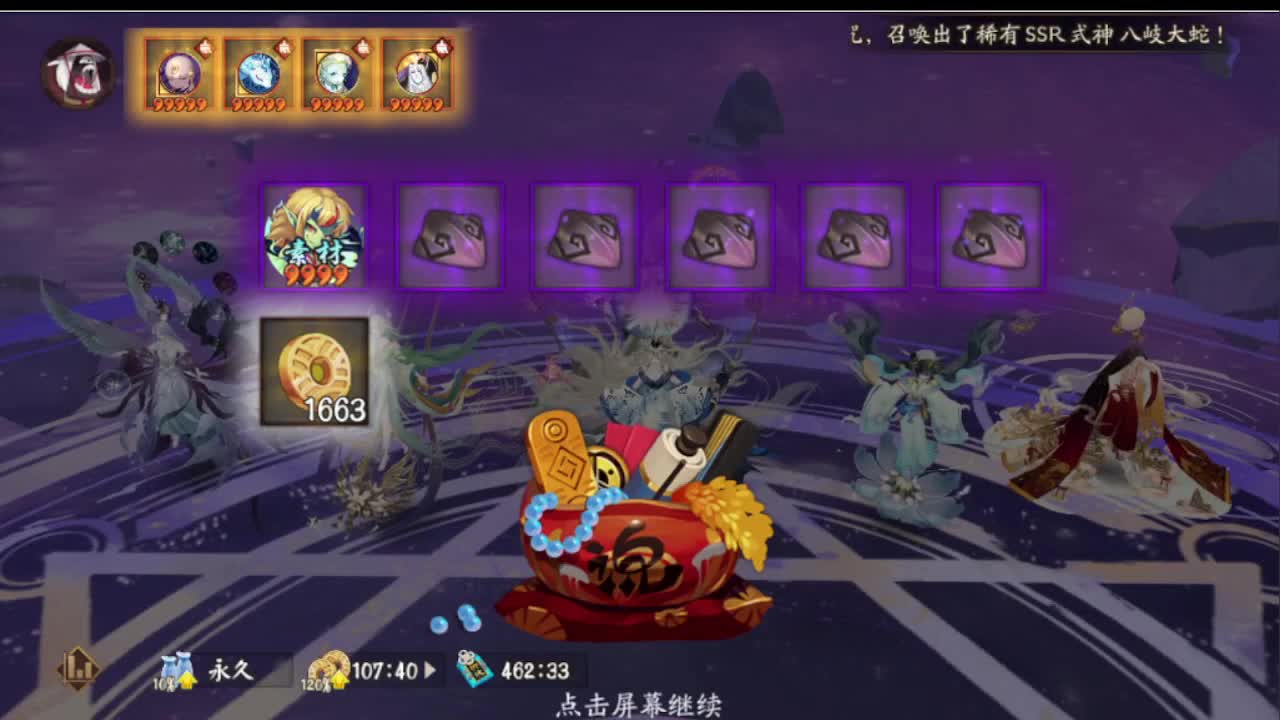Select the blue dragon shikigami portrait
The height and width of the screenshot is (720, 1280).
click(x=258, y=75)
